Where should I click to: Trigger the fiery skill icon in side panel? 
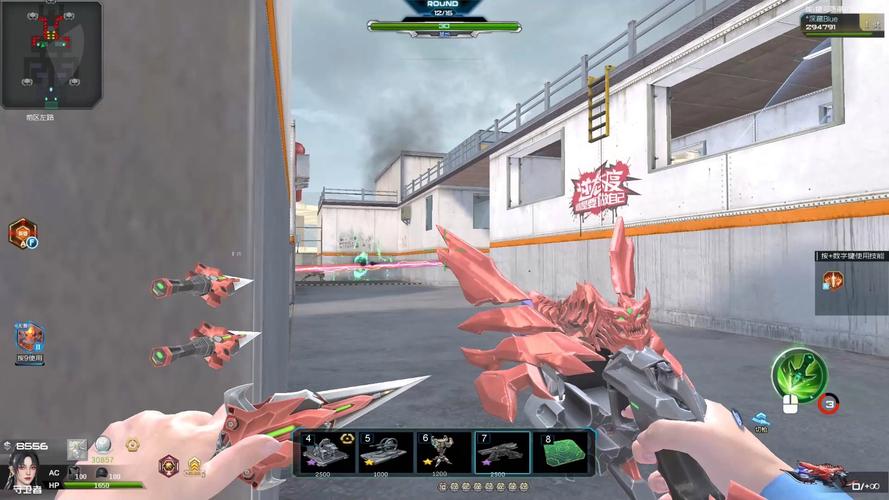click(833, 281)
